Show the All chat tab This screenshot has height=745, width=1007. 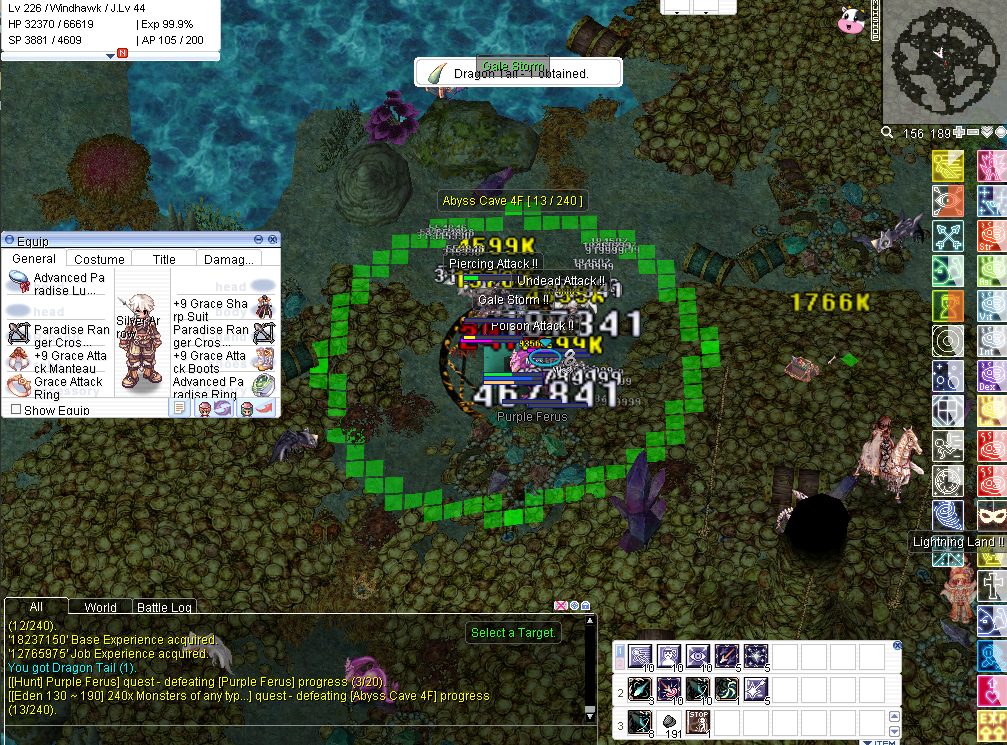pyautogui.click(x=36, y=607)
